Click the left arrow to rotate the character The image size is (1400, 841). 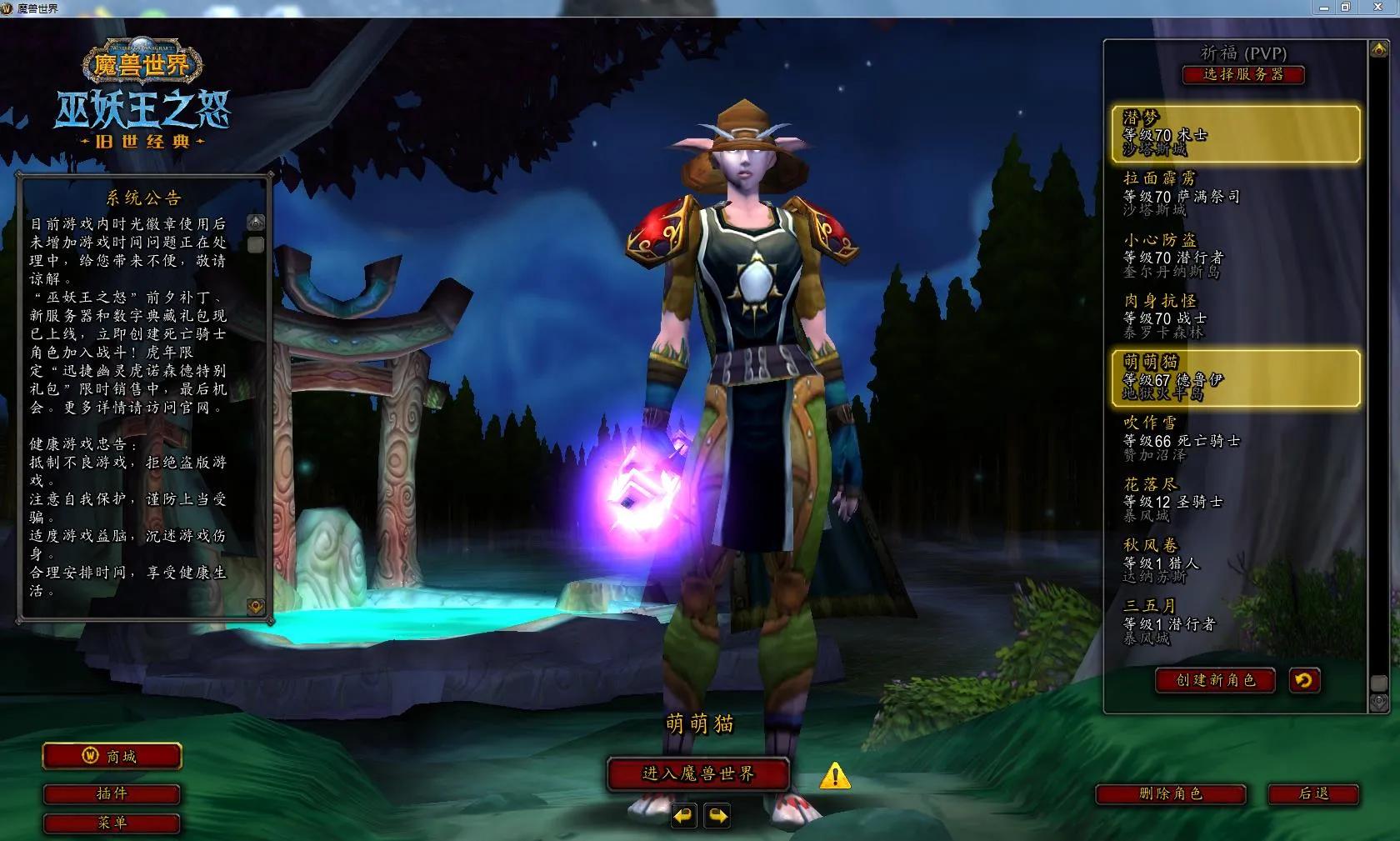[683, 817]
